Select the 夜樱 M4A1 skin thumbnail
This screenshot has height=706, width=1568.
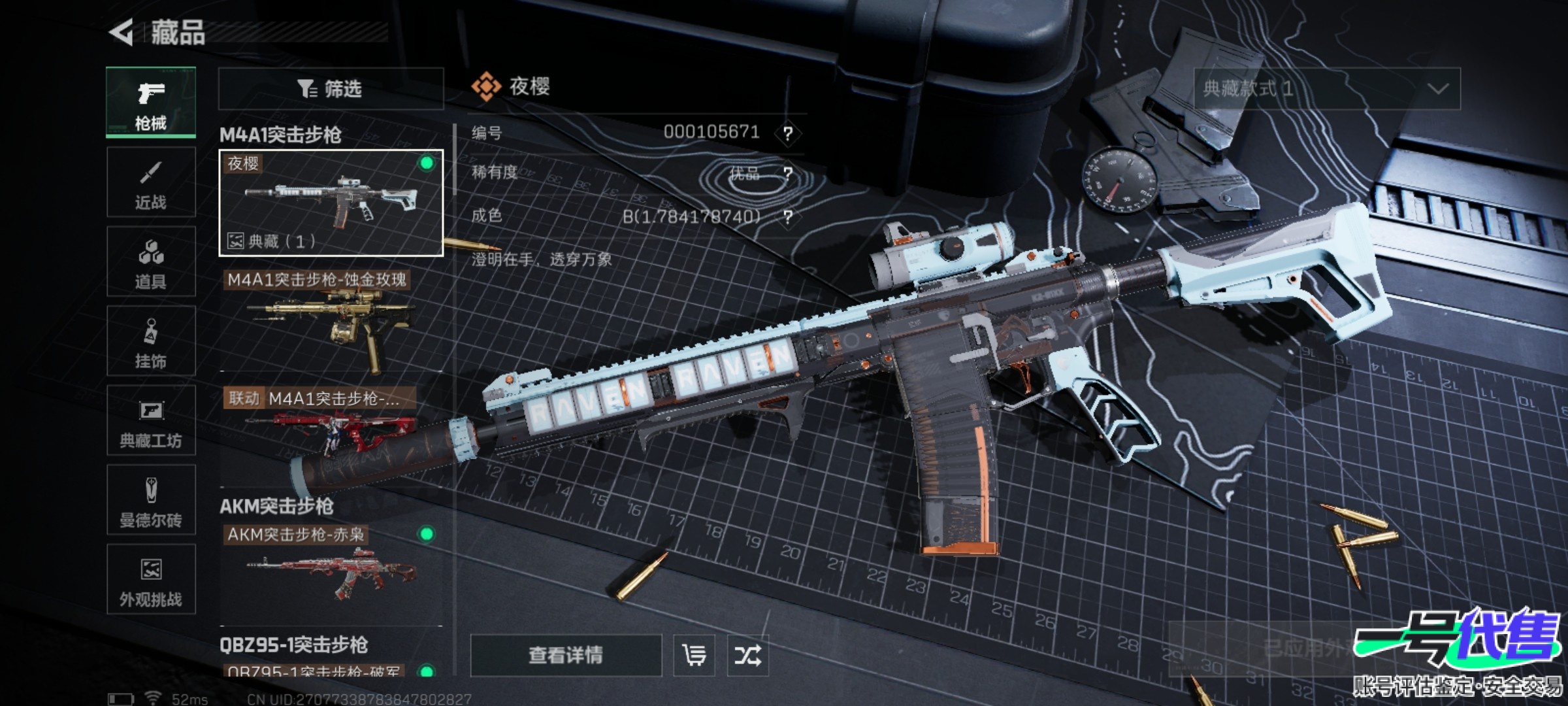click(331, 203)
